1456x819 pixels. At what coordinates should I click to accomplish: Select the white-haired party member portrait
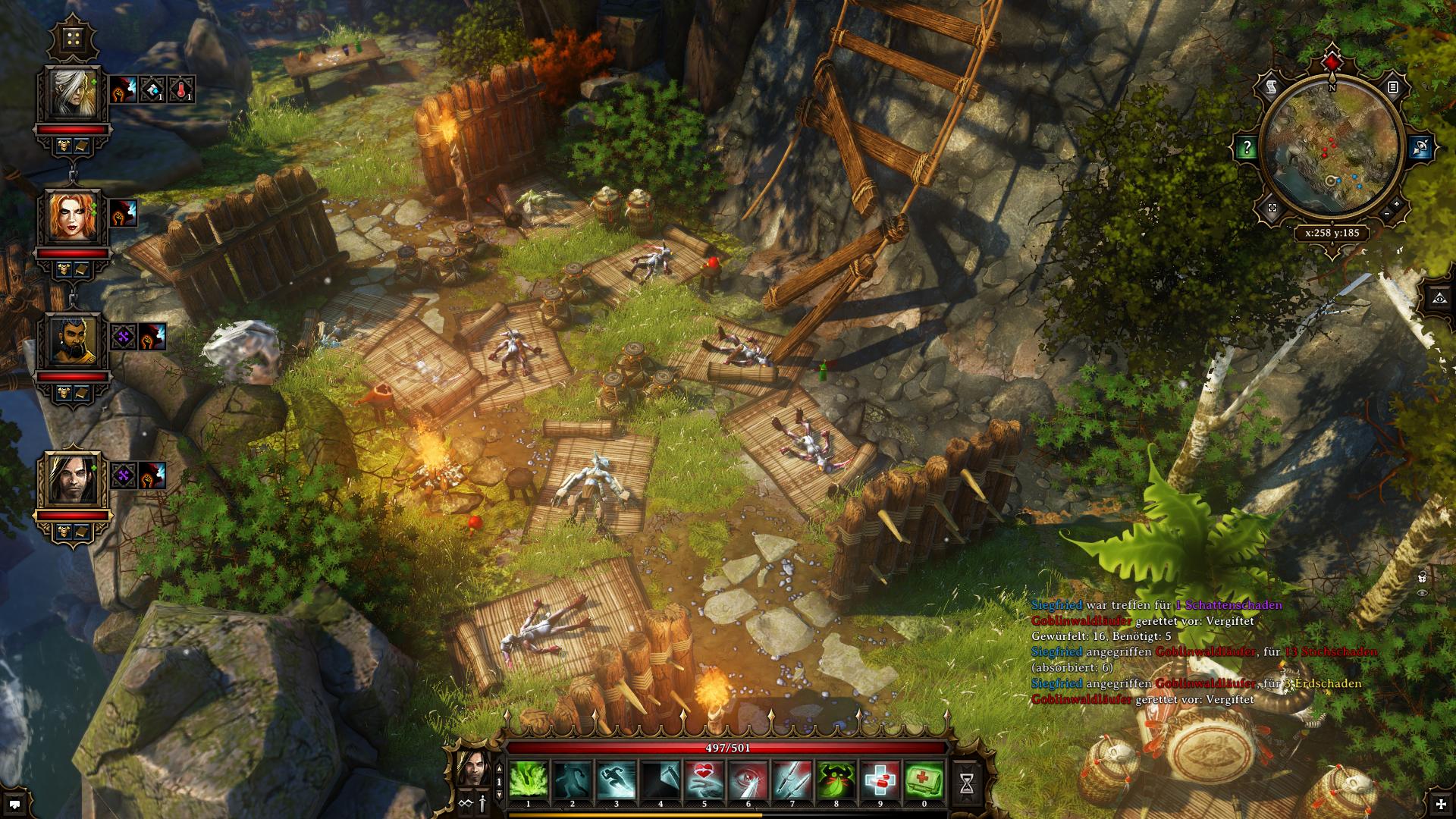[x=73, y=92]
